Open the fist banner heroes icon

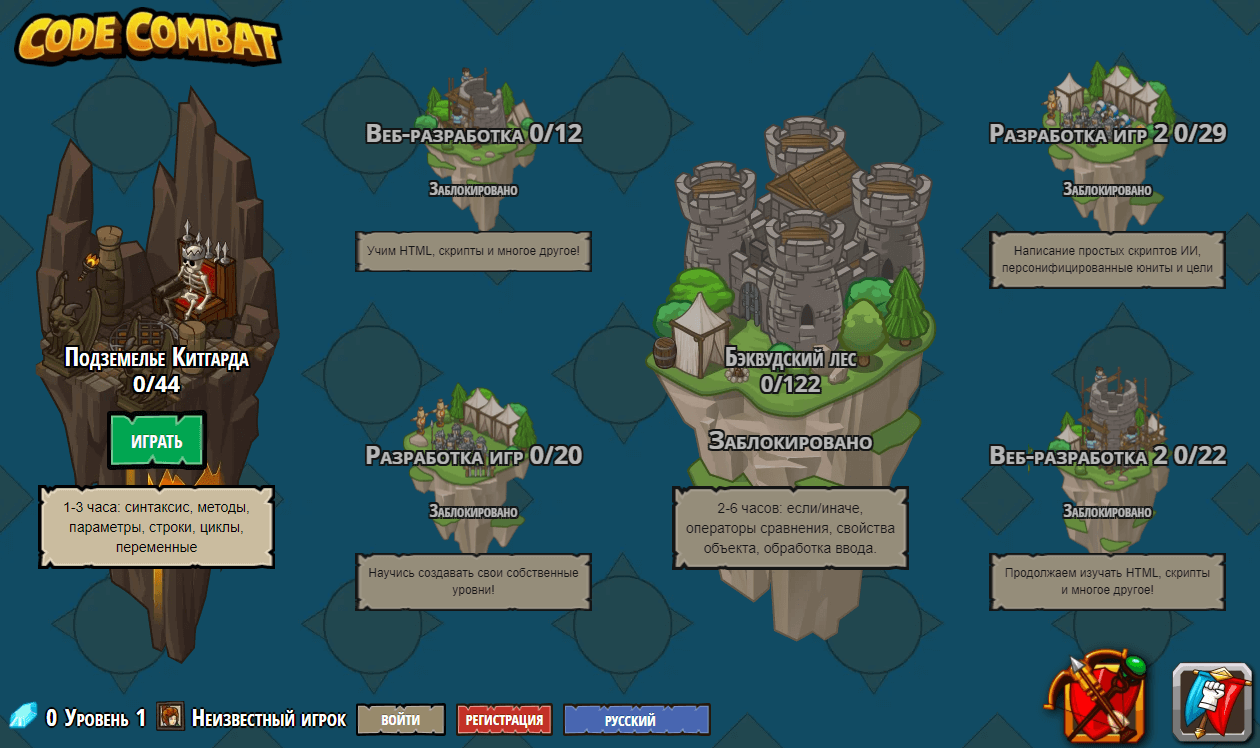pyautogui.click(x=1212, y=701)
